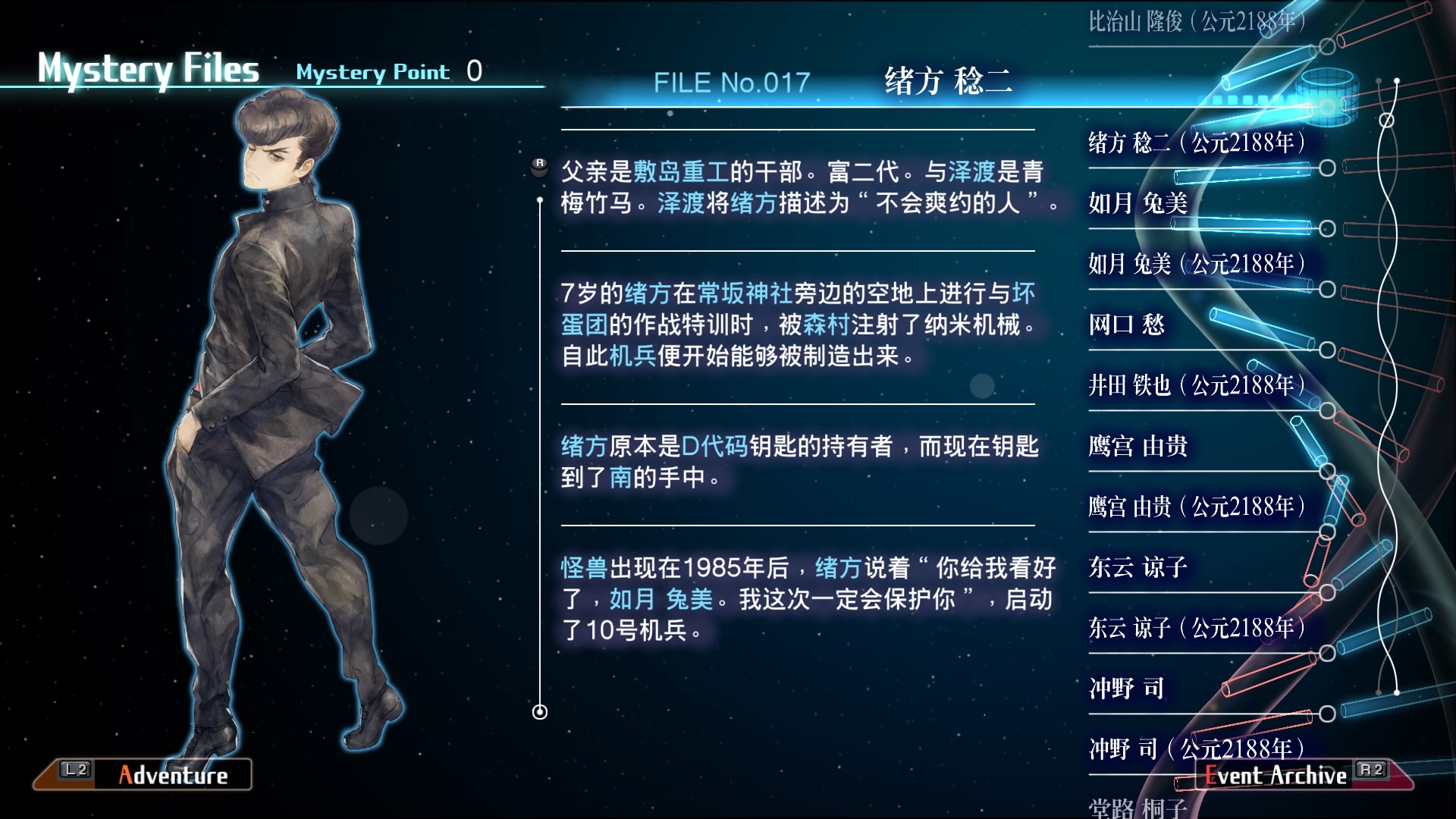
Task: Select the 鹰宫 由贵 file without a year
Action: [1137, 446]
